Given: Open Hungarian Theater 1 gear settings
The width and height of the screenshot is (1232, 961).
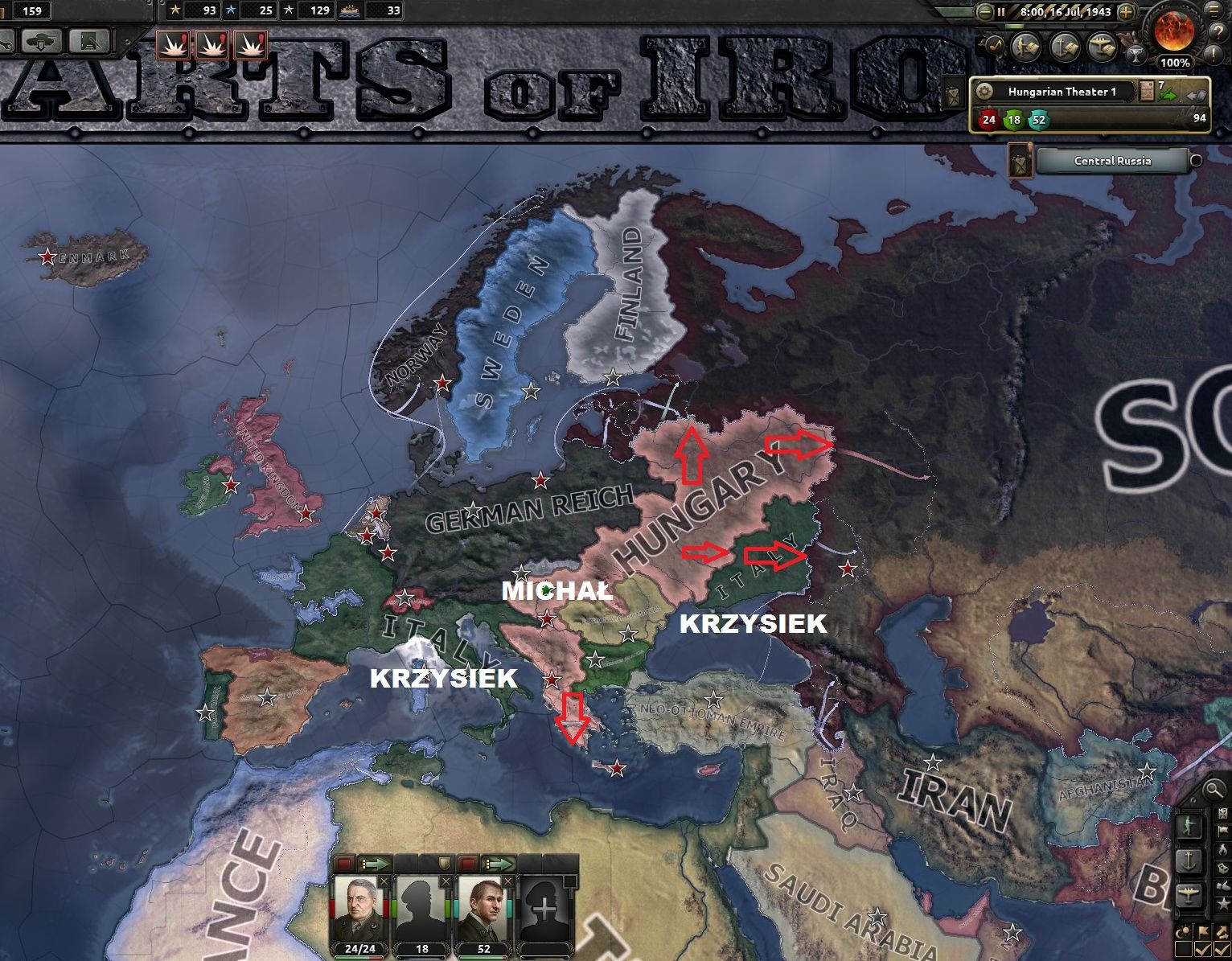Looking at the screenshot, I should [984, 92].
